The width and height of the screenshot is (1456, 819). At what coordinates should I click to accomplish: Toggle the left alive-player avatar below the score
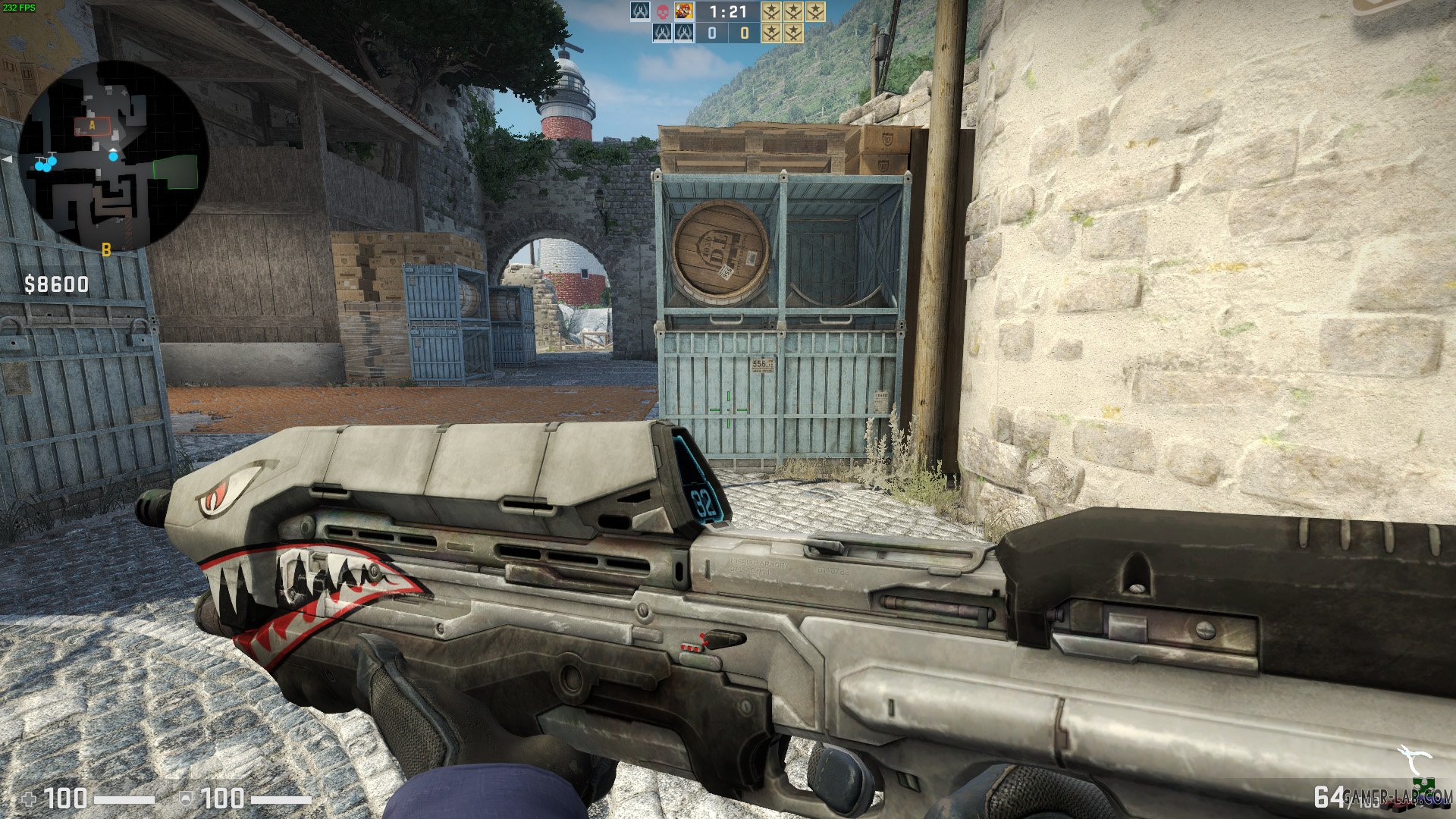[x=663, y=33]
